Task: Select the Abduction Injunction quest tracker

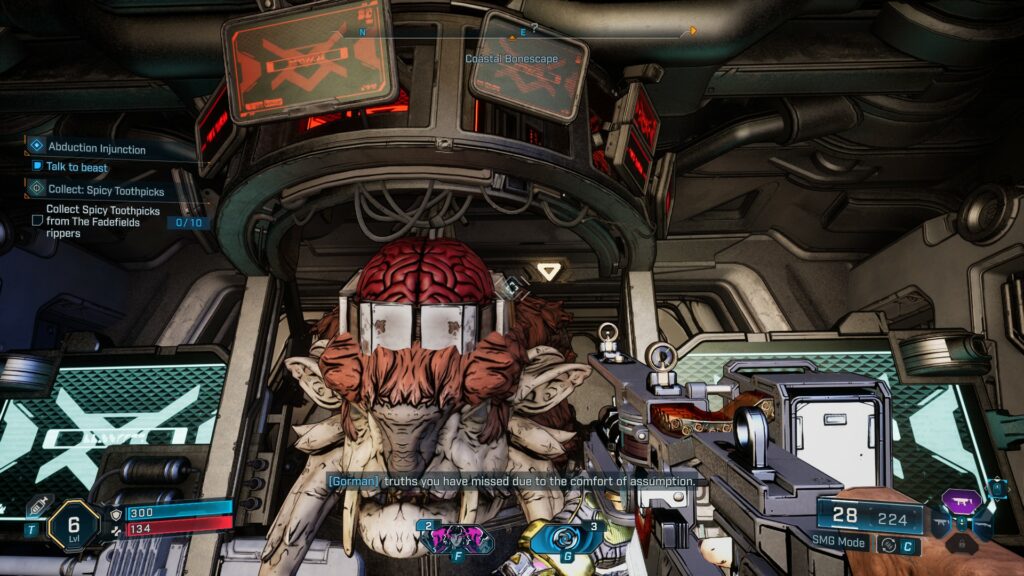Action: click(96, 148)
